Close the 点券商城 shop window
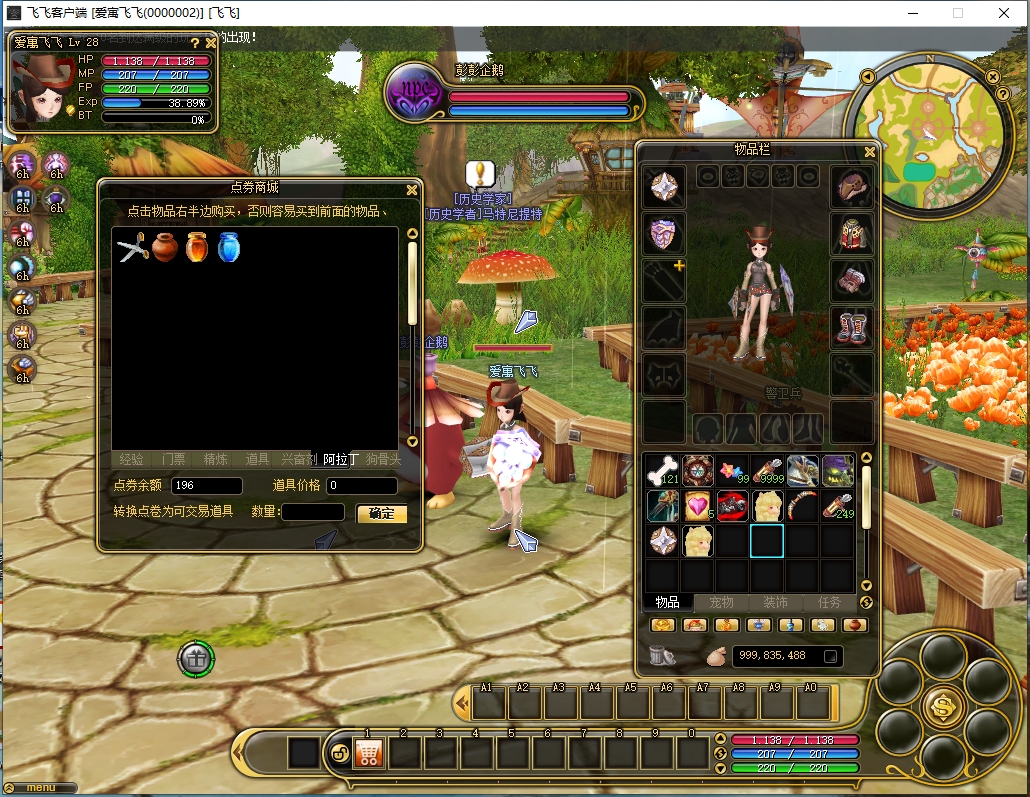Image resolution: width=1030 pixels, height=797 pixels. coord(411,190)
